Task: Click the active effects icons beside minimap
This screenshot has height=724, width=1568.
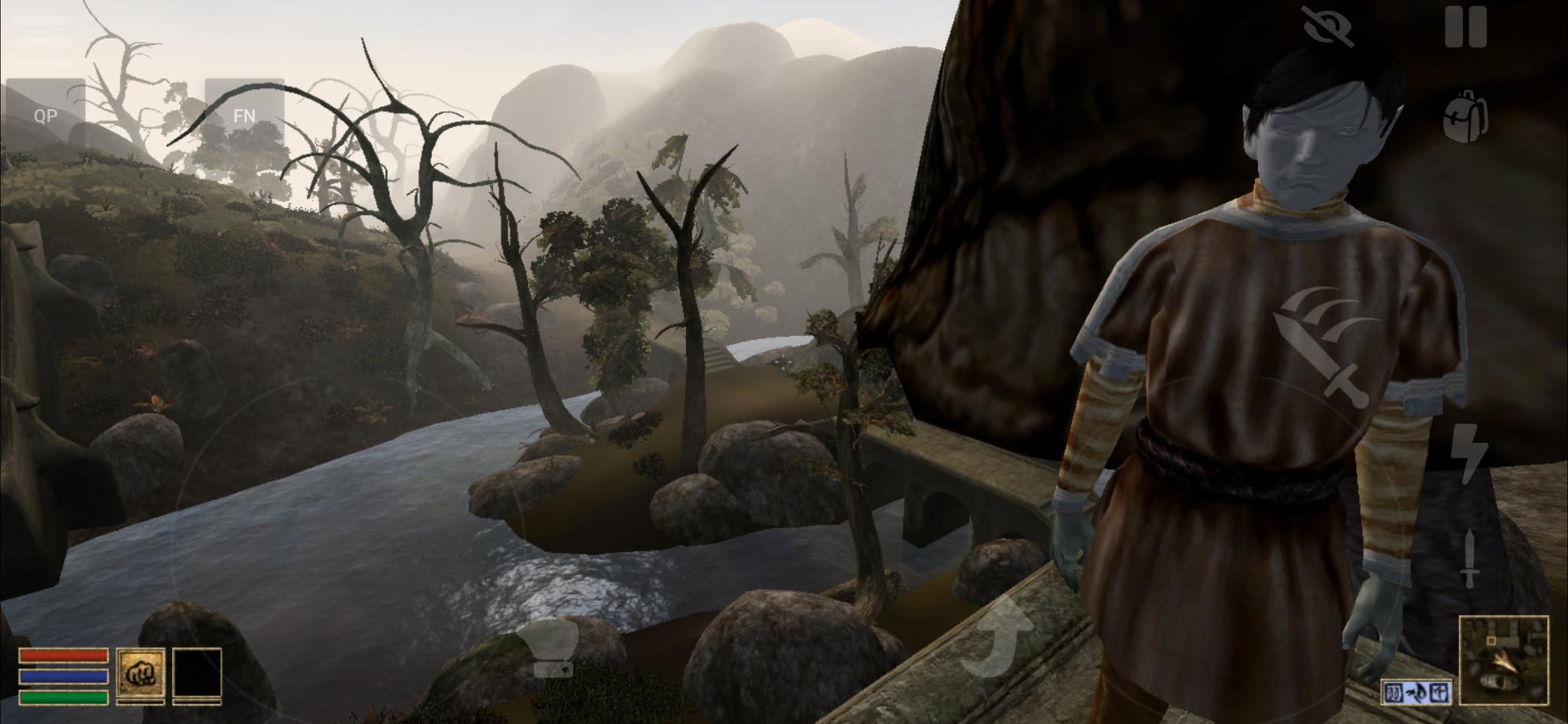Action: click(x=1416, y=692)
